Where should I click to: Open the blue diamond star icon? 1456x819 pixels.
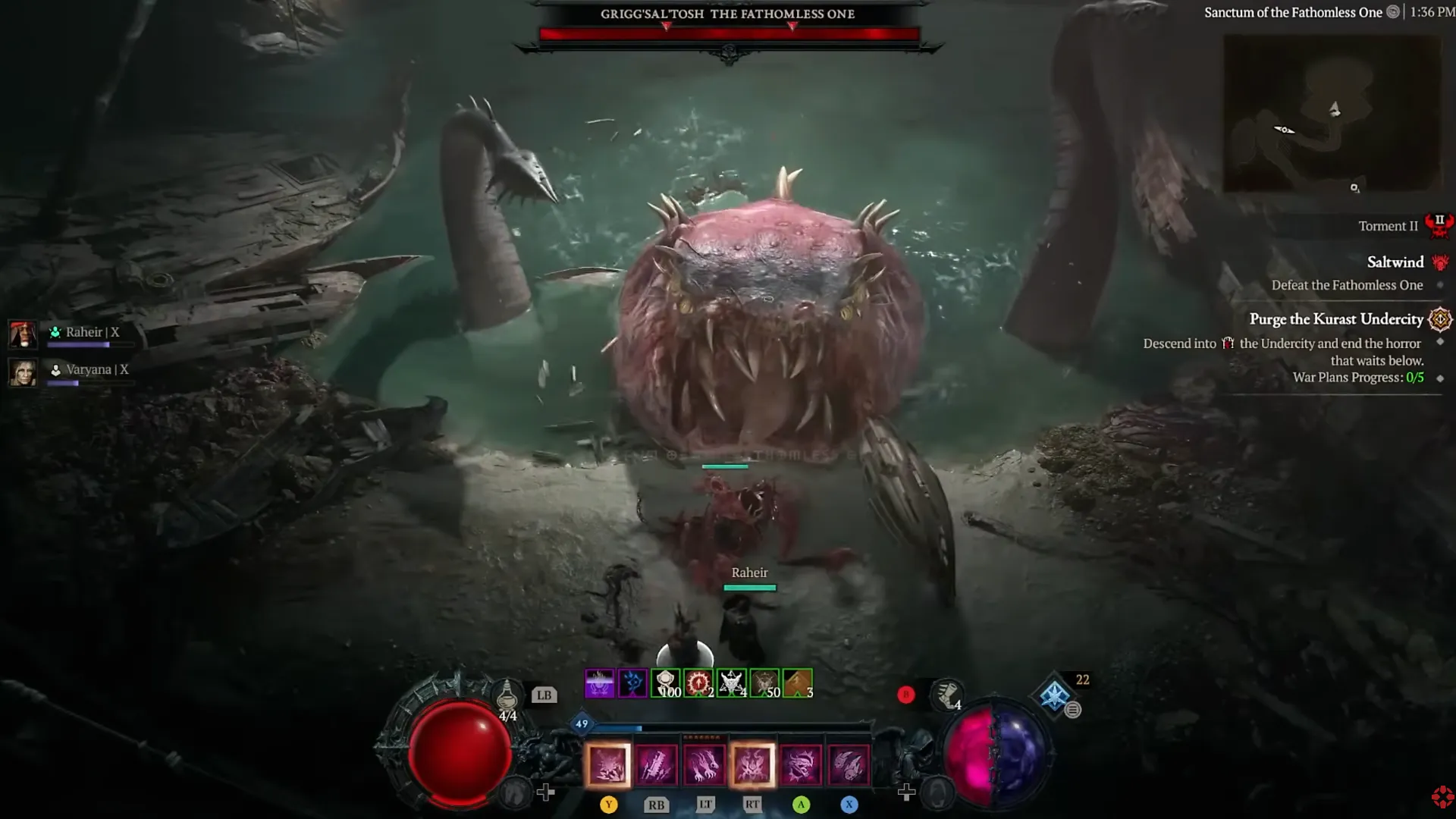pyautogui.click(x=1054, y=695)
